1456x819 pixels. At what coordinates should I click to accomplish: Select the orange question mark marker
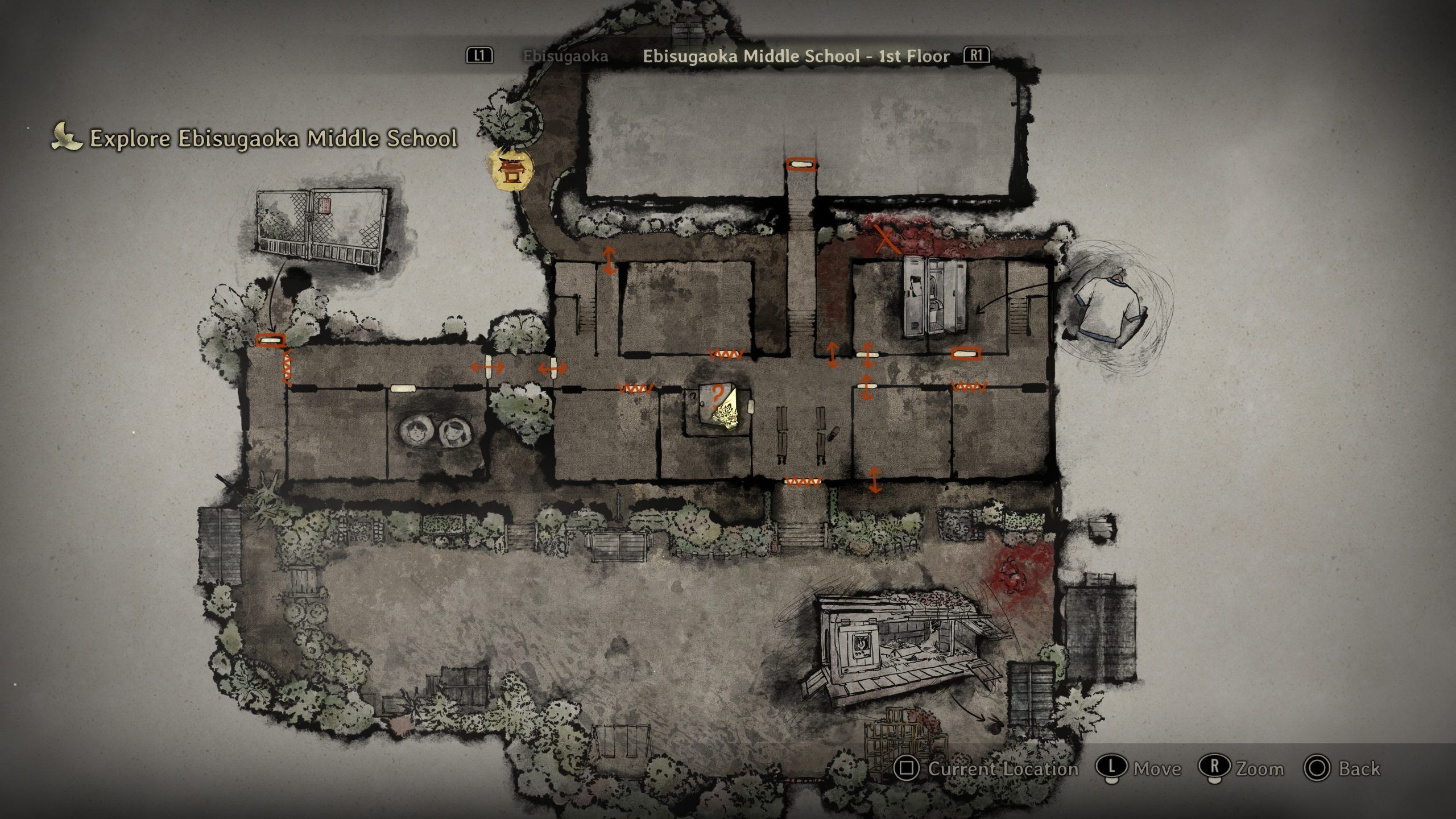tap(718, 394)
